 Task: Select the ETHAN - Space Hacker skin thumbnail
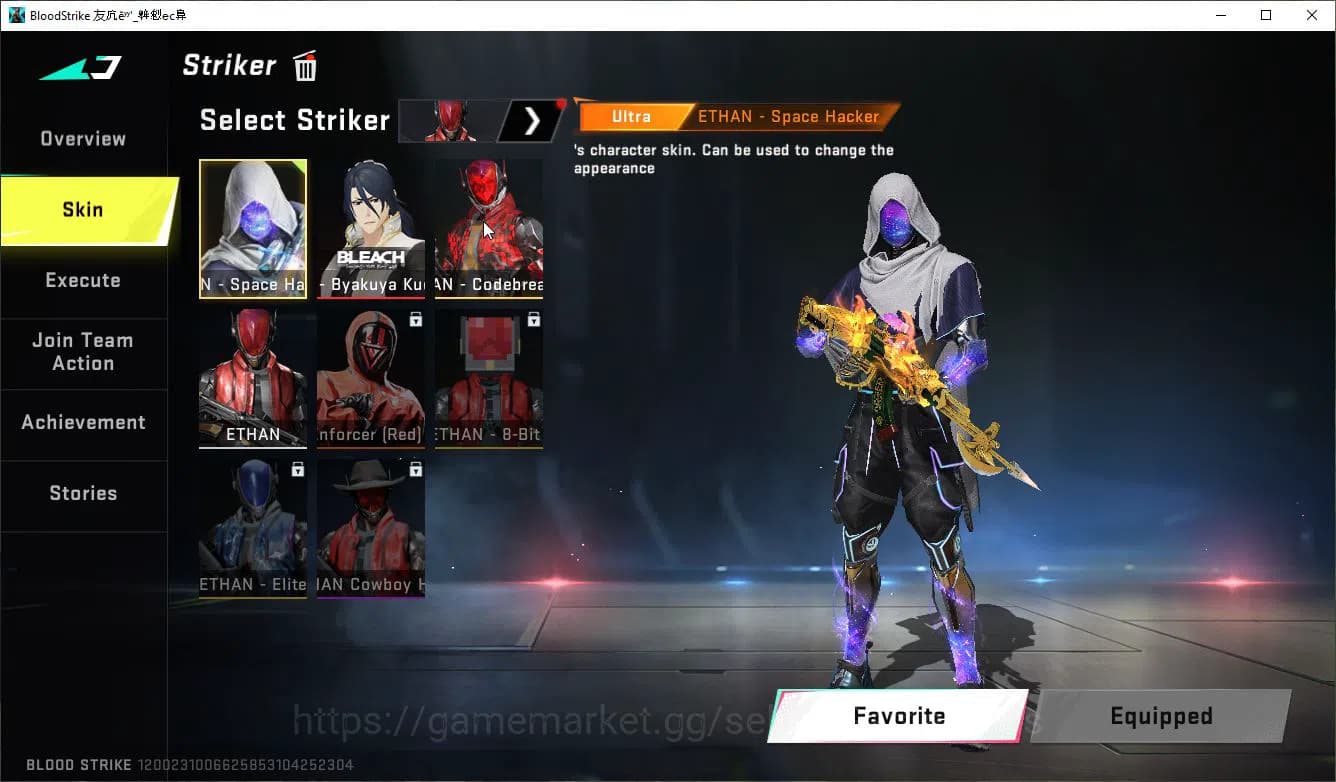(253, 228)
